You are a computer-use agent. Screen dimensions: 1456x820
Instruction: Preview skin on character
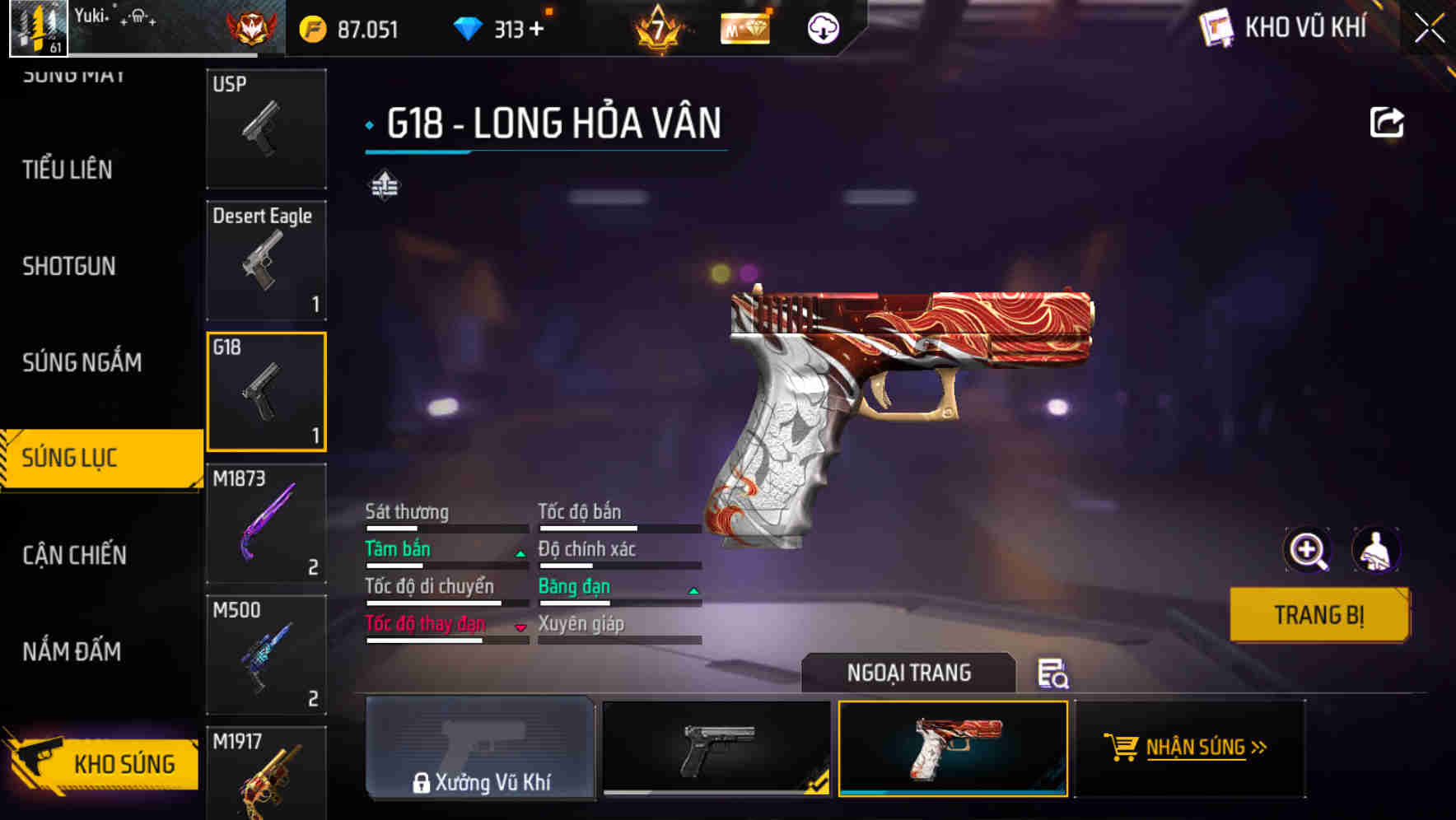[1375, 550]
